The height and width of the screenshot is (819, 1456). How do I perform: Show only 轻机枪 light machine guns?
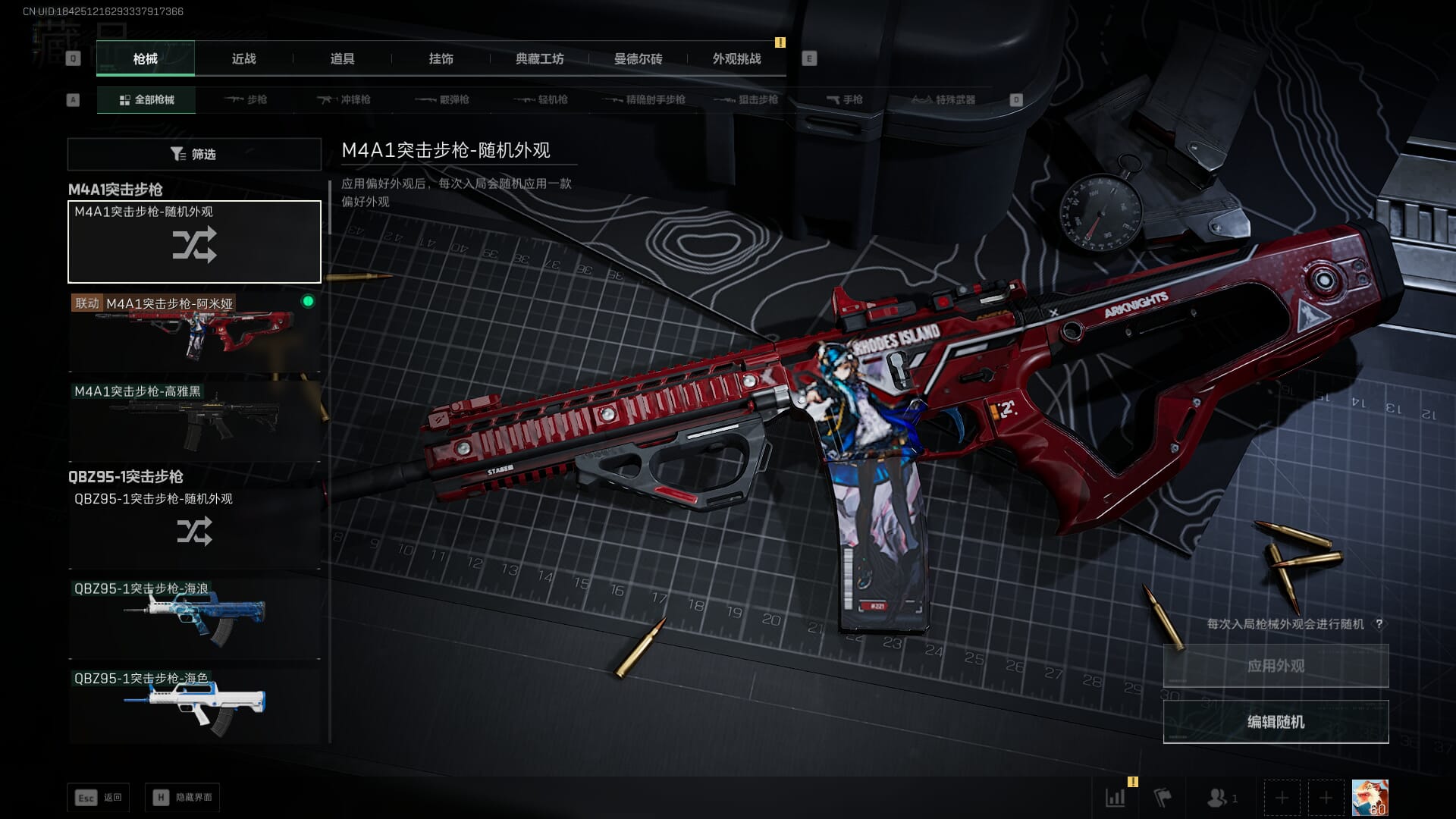(541, 100)
